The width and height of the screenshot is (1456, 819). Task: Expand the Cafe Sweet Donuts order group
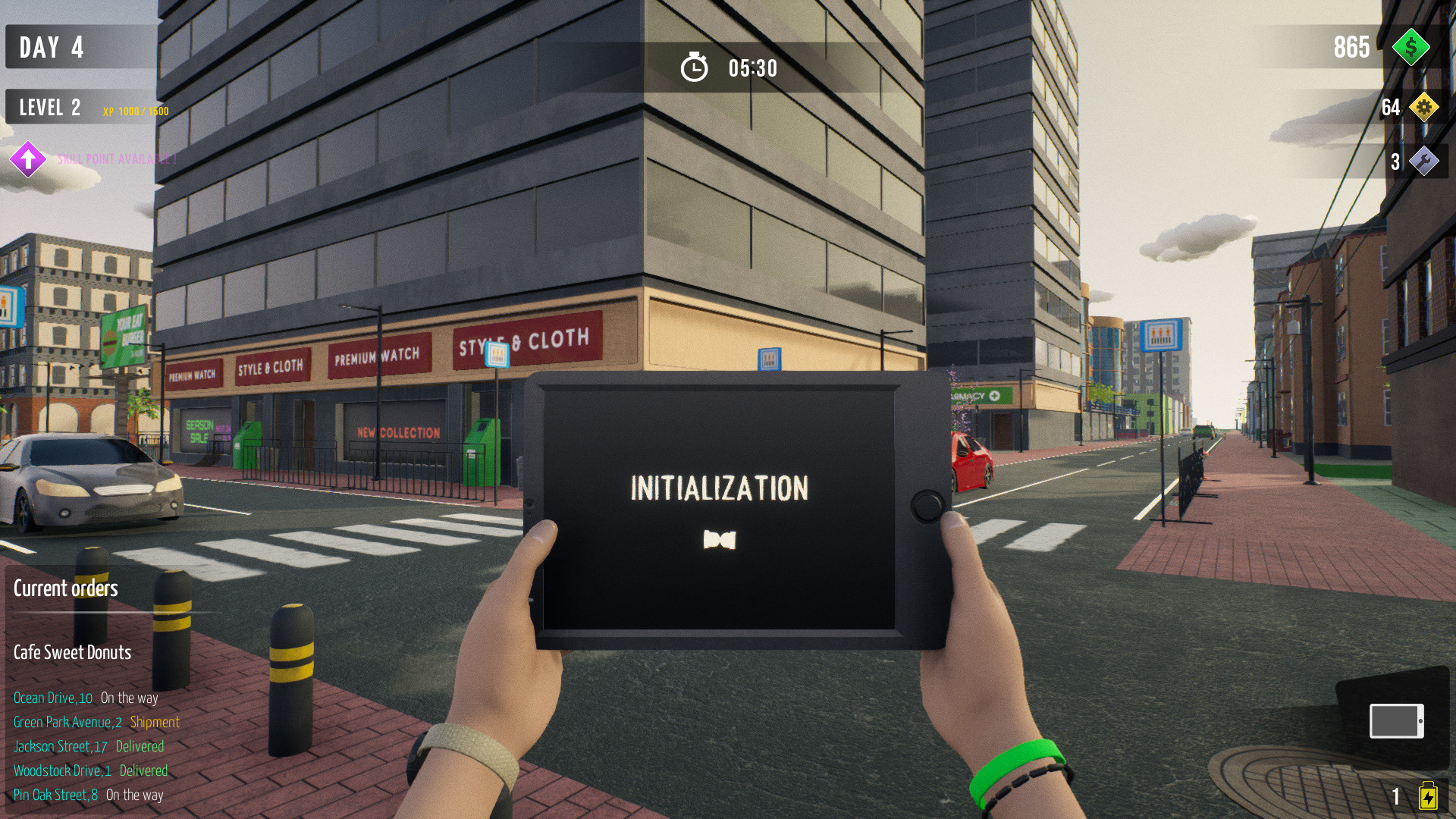pos(71,652)
